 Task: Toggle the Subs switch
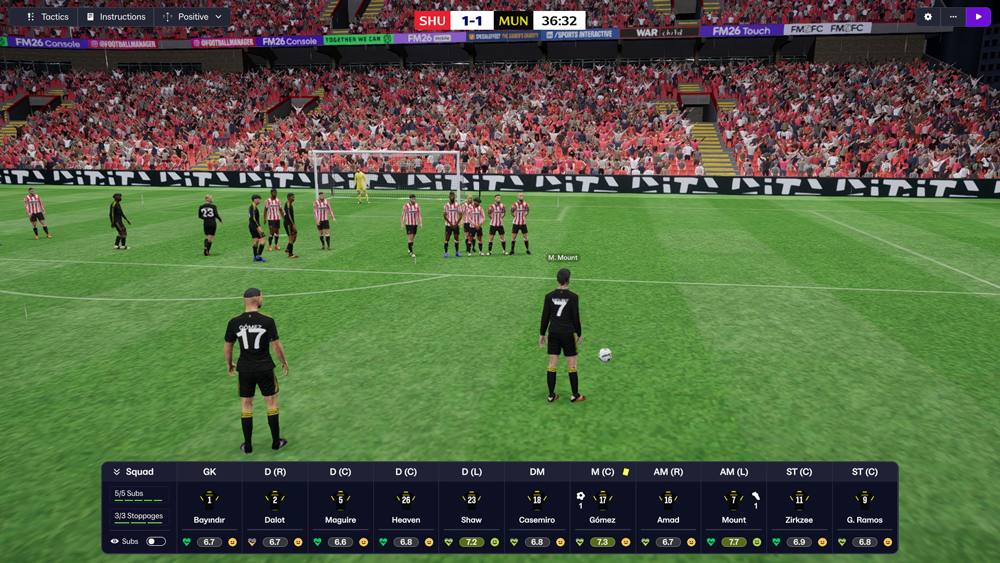pyautogui.click(x=156, y=541)
